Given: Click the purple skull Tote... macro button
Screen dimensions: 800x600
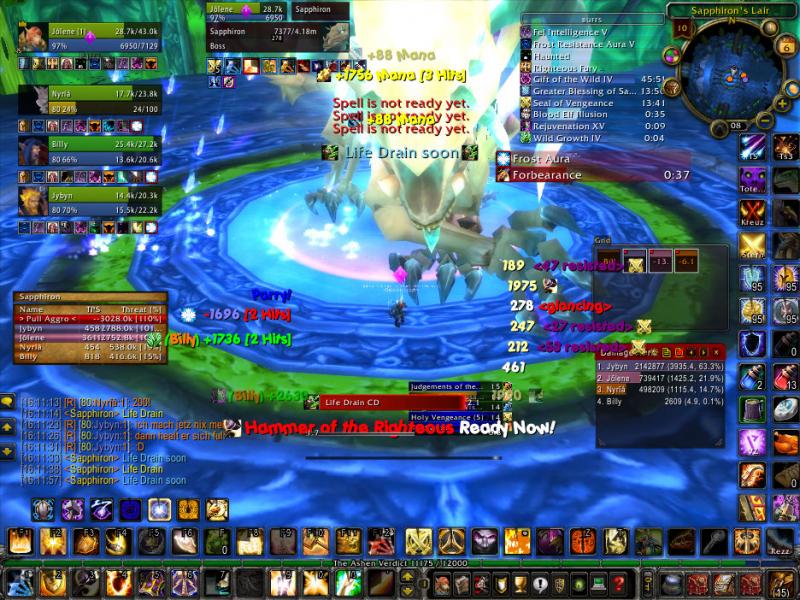Looking at the screenshot, I should [753, 180].
